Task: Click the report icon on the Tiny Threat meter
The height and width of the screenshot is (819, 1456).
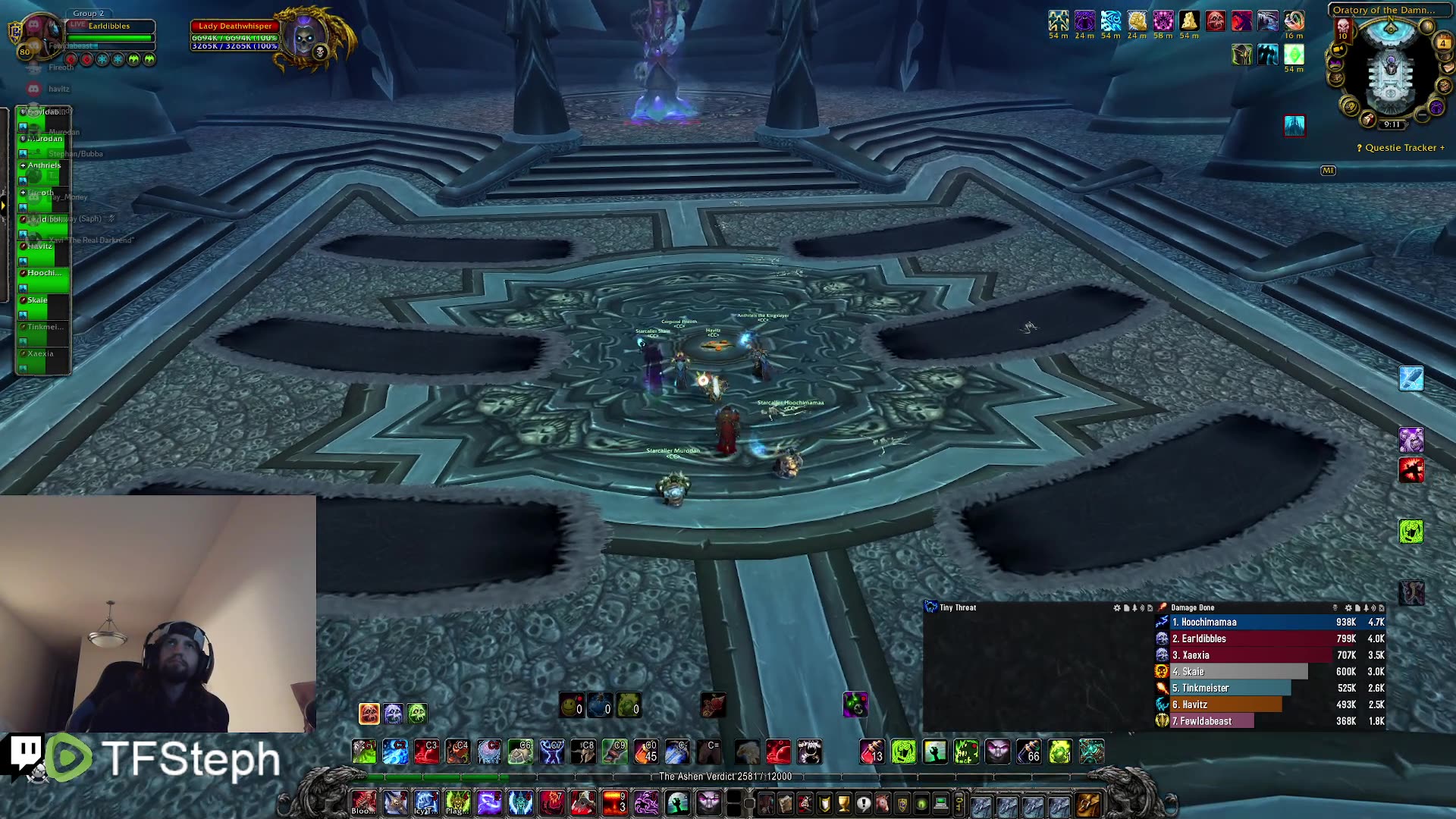Action: pos(1127,608)
